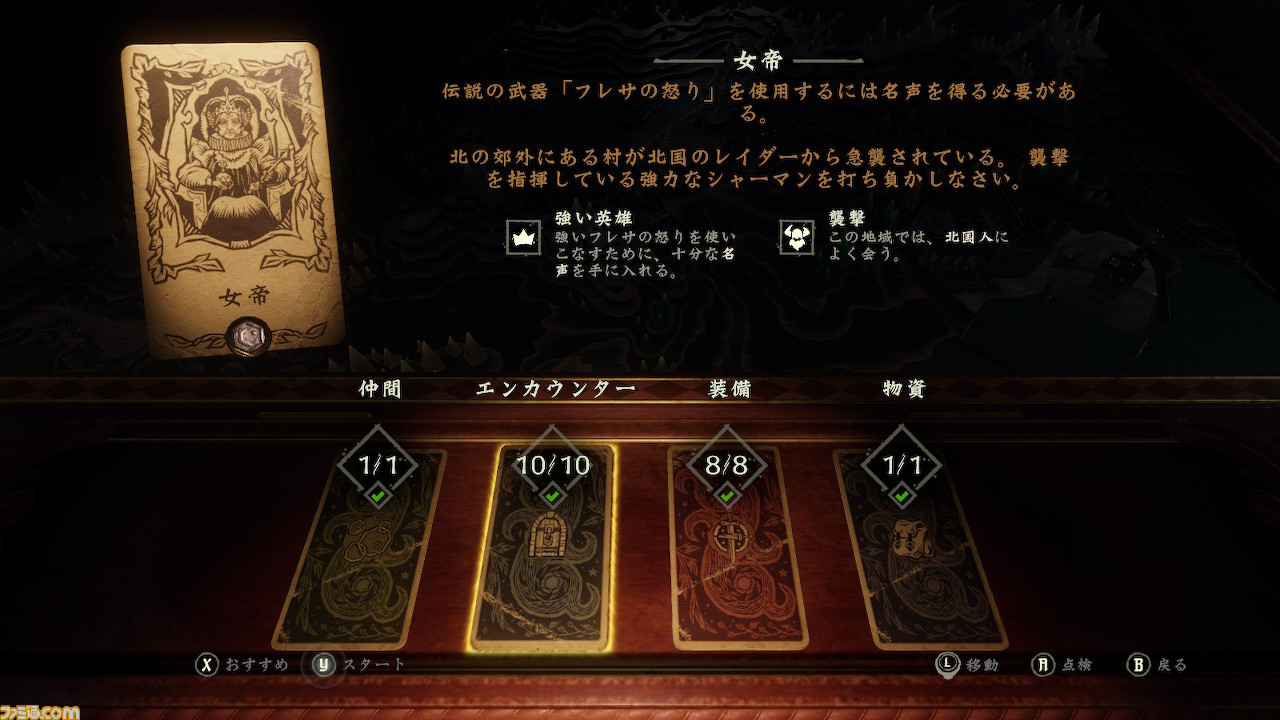Image resolution: width=1280 pixels, height=720 pixels.
Task: Click the helmet icon beside 襲撃
Action: point(795,239)
